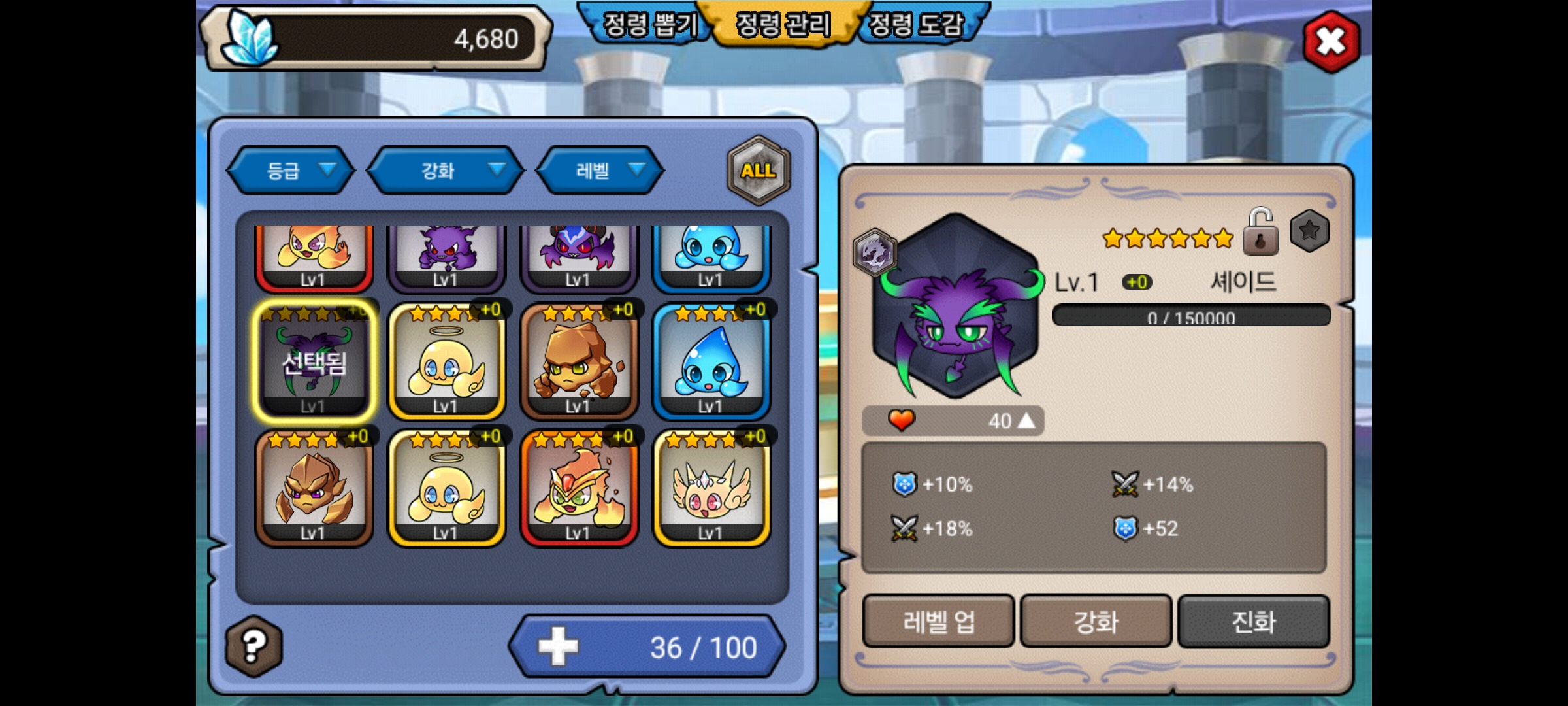Switch to the 정령 뽑기 tab
This screenshot has height=706, width=1568.
pos(649,25)
